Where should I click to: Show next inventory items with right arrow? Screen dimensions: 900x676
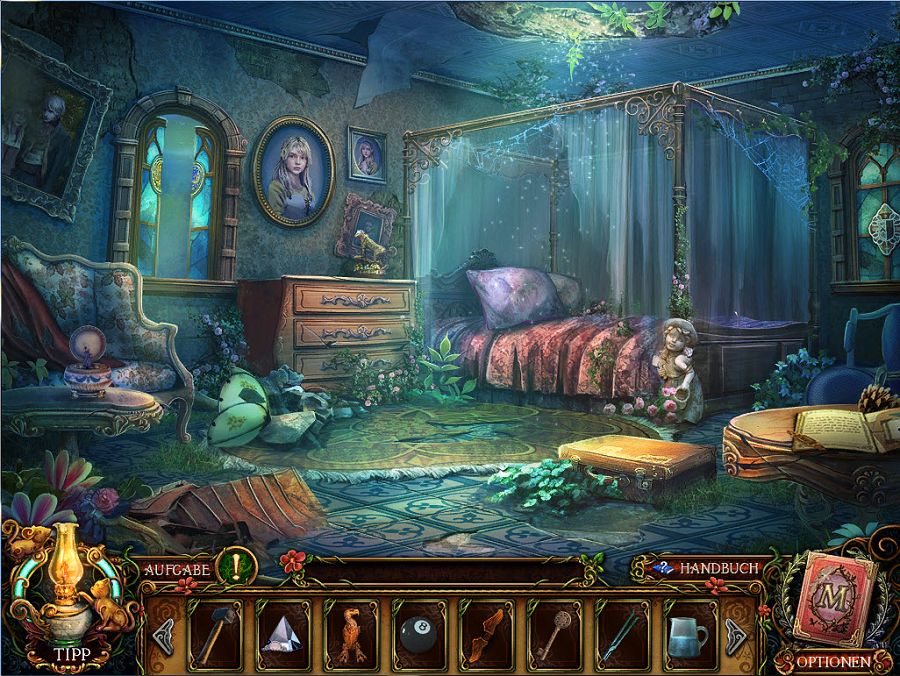[x=738, y=634]
